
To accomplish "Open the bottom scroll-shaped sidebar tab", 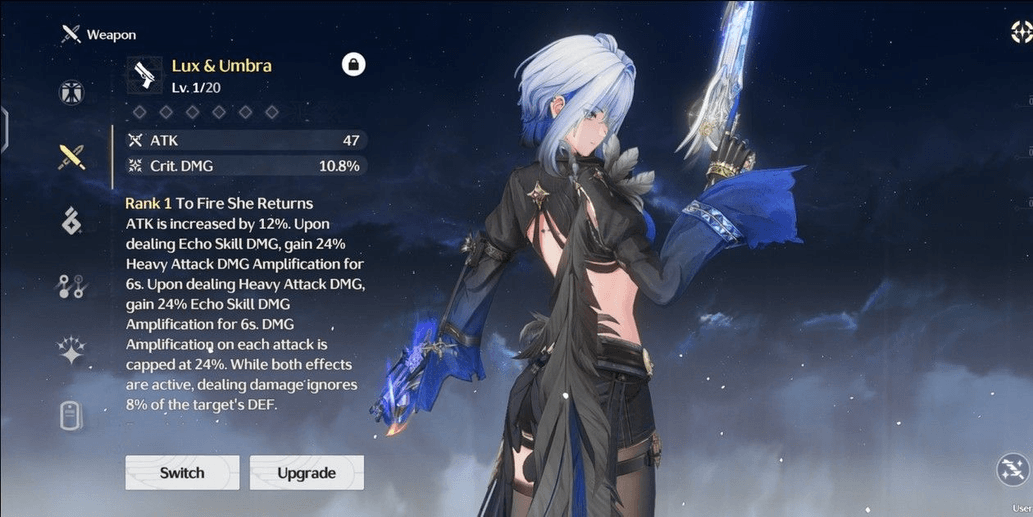I will [x=71, y=415].
